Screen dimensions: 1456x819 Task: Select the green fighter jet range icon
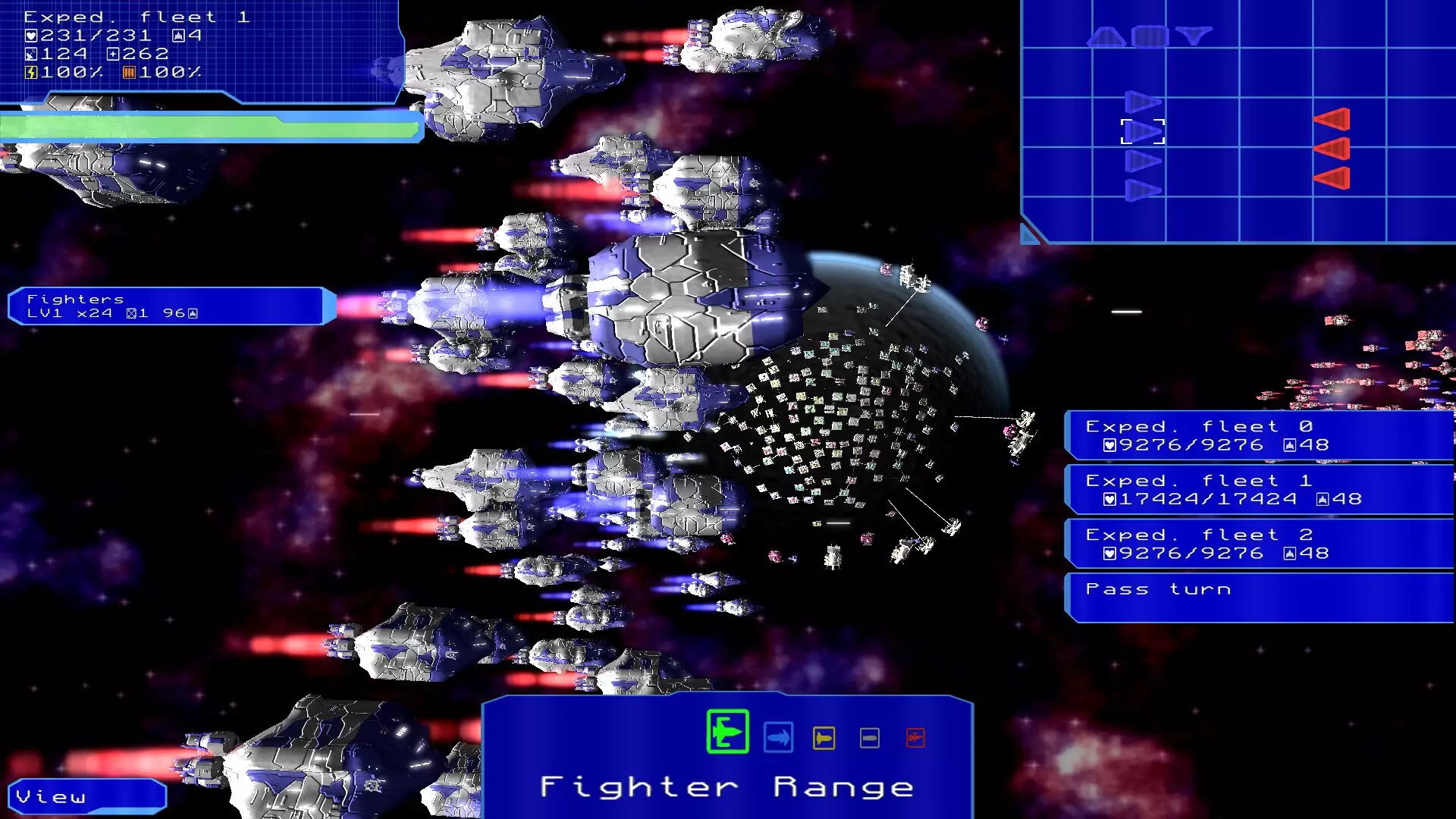click(x=727, y=732)
